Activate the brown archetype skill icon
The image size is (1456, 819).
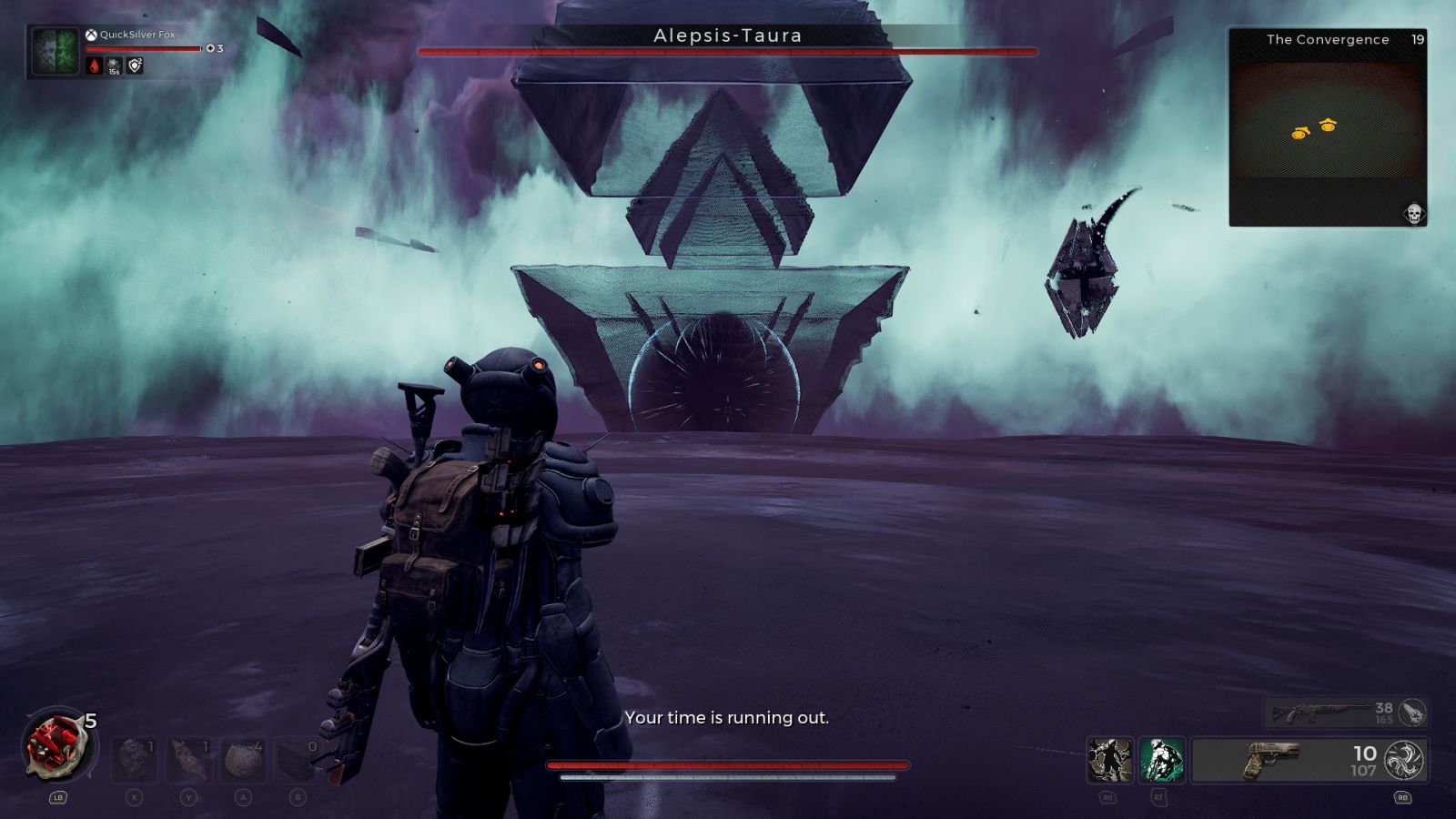point(1110,760)
